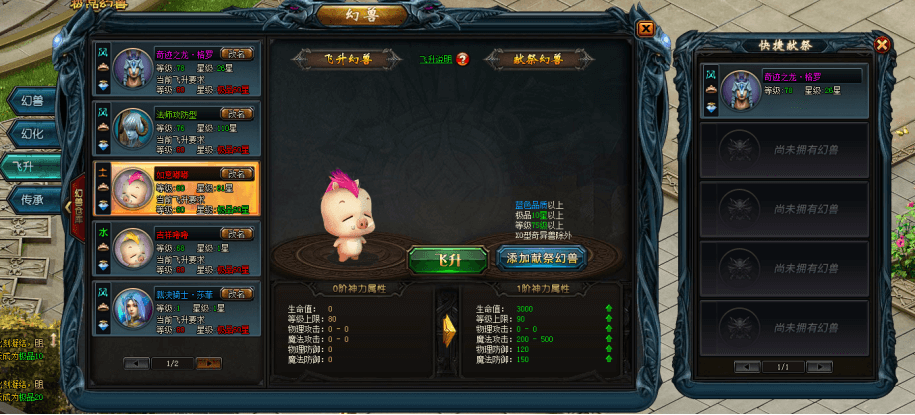Switch to the 幻兽 side tab

pos(32,100)
